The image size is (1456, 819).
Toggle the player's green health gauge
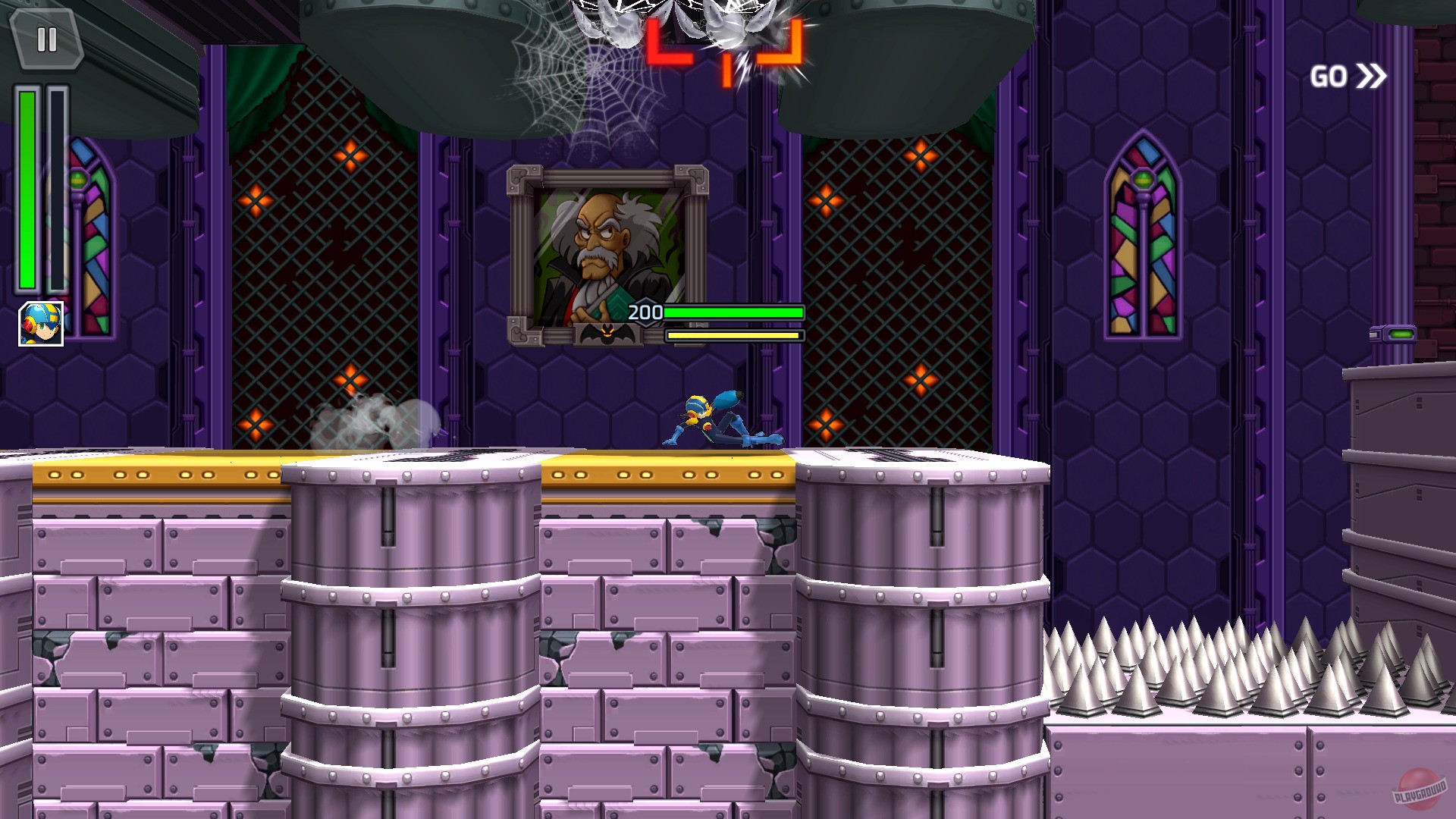pyautogui.click(x=28, y=190)
